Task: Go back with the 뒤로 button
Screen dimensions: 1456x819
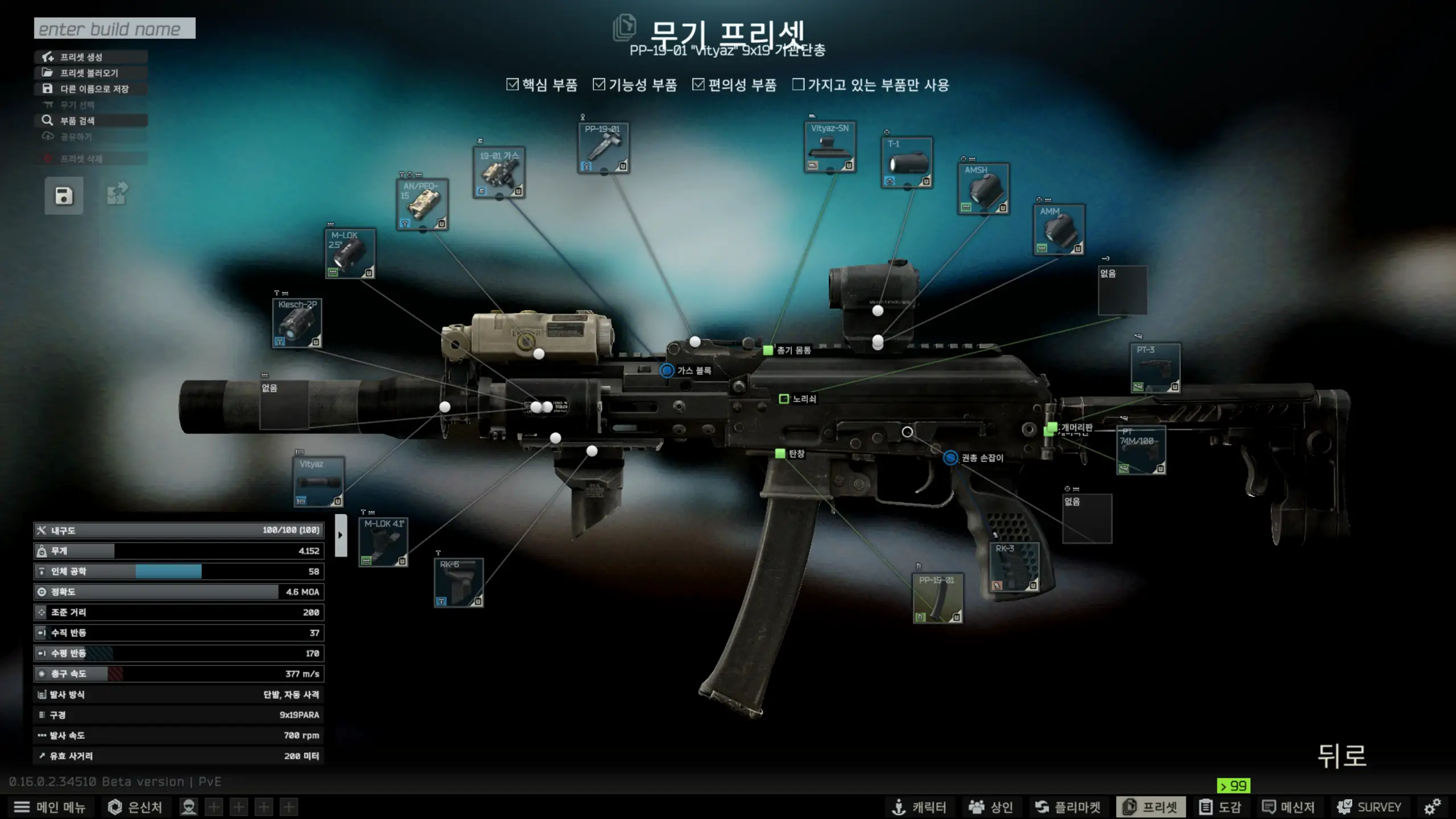Action: [1342, 756]
